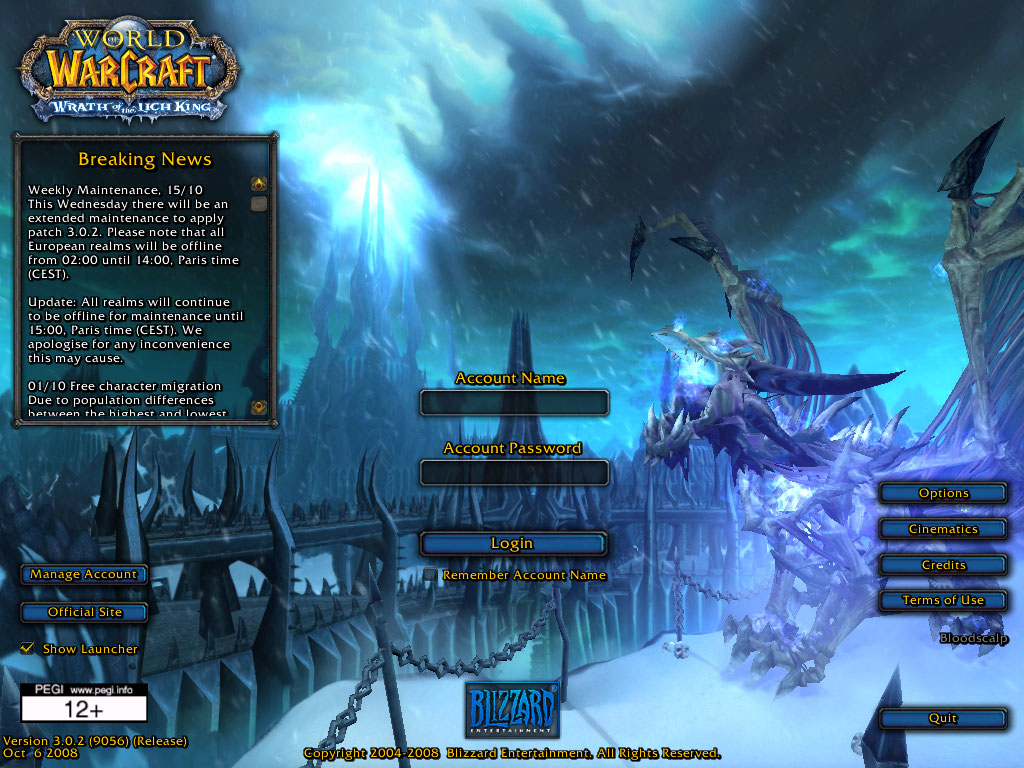This screenshot has width=1024, height=768.
Task: Click the Breaking News scroll-down arrow
Action: (259, 407)
